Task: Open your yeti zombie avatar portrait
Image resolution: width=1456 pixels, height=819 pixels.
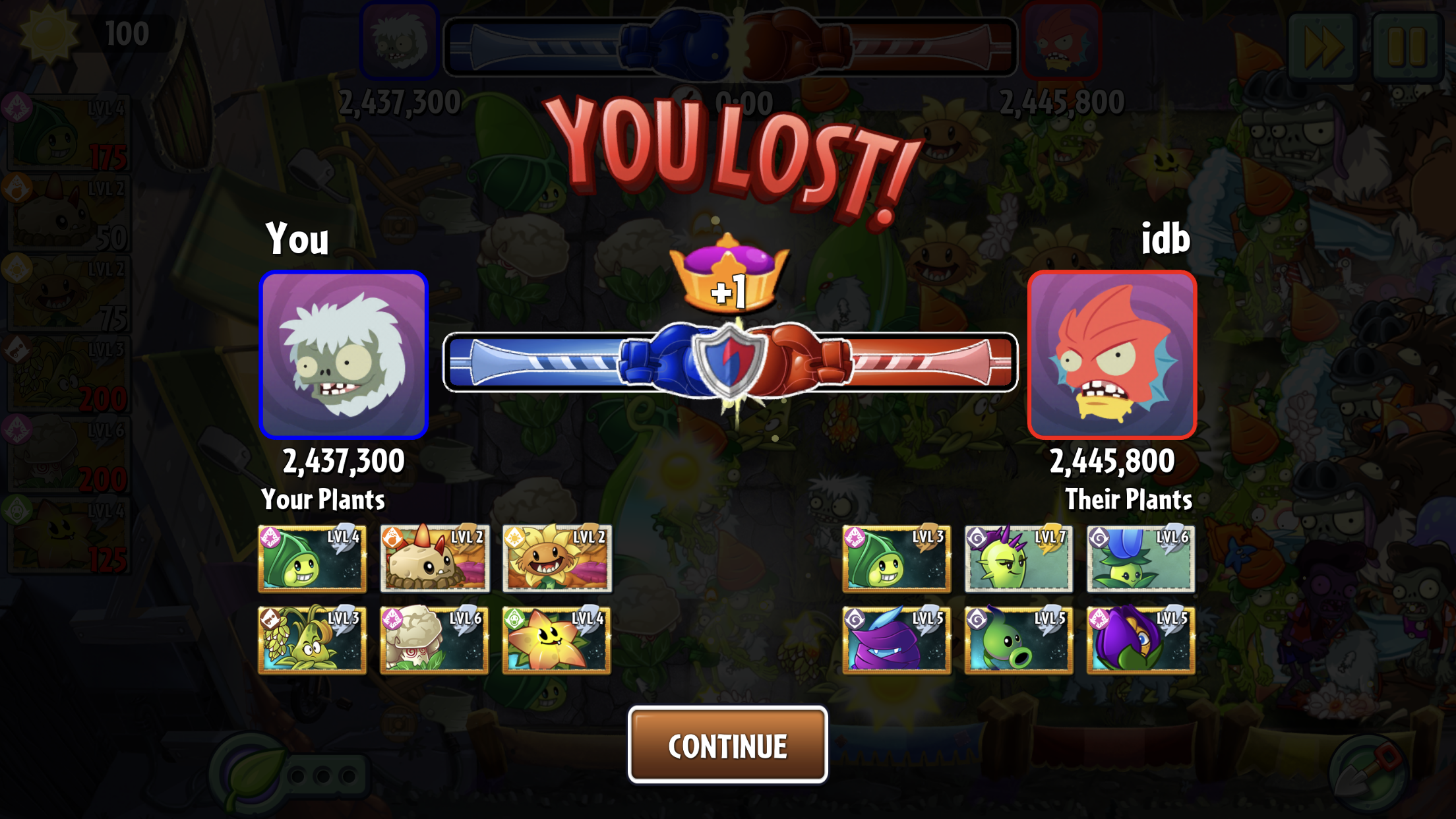Action: [344, 355]
